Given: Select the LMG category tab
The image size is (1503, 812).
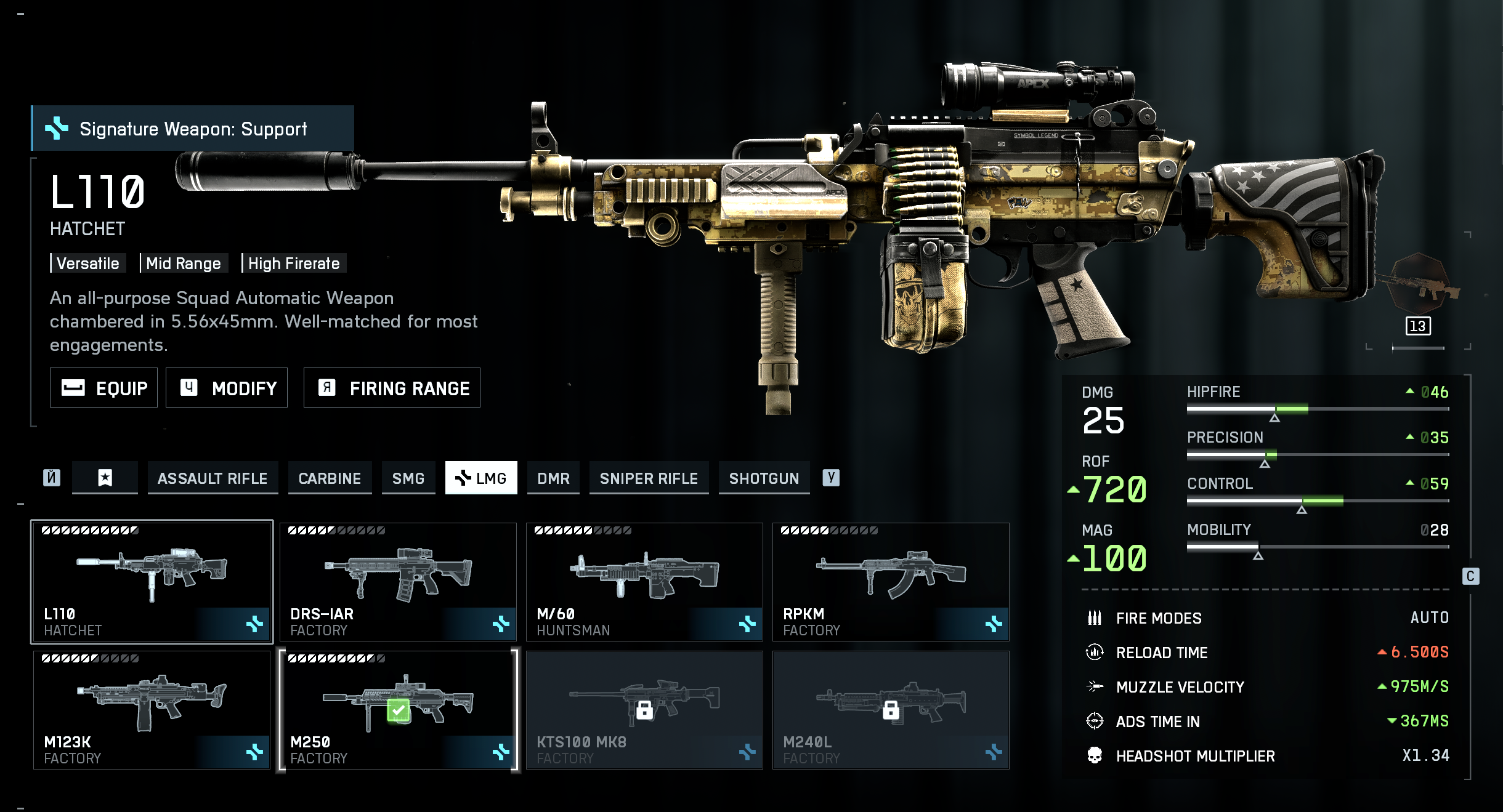Looking at the screenshot, I should (481, 478).
